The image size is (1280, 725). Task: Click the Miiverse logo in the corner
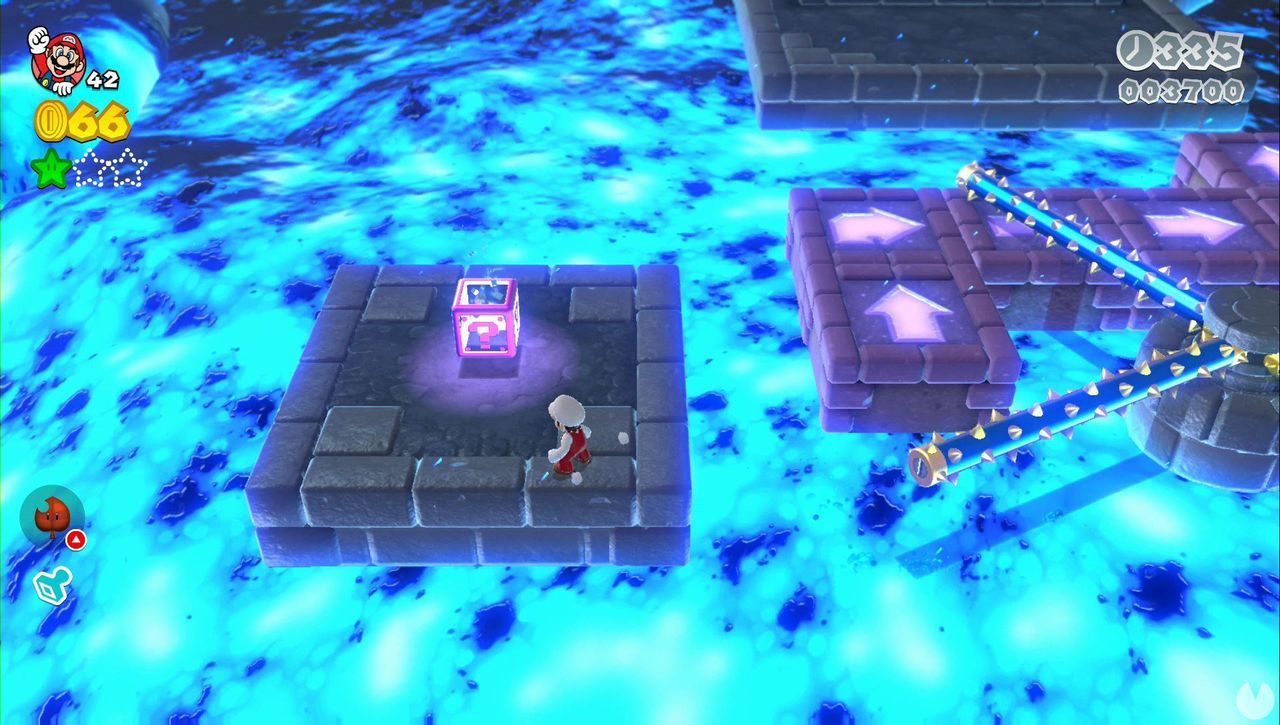pos(1255,701)
